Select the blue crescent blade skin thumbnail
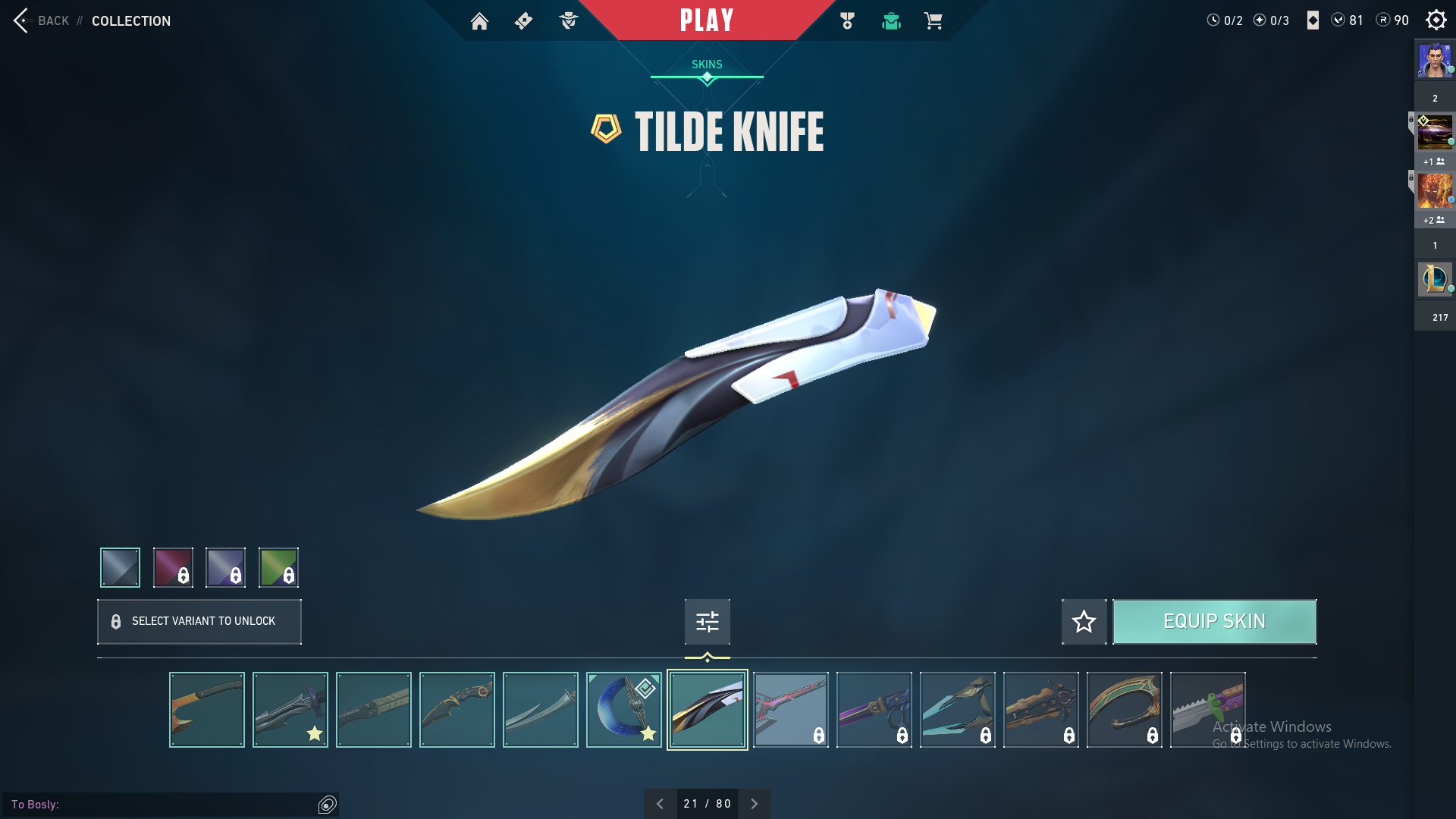 [623, 710]
